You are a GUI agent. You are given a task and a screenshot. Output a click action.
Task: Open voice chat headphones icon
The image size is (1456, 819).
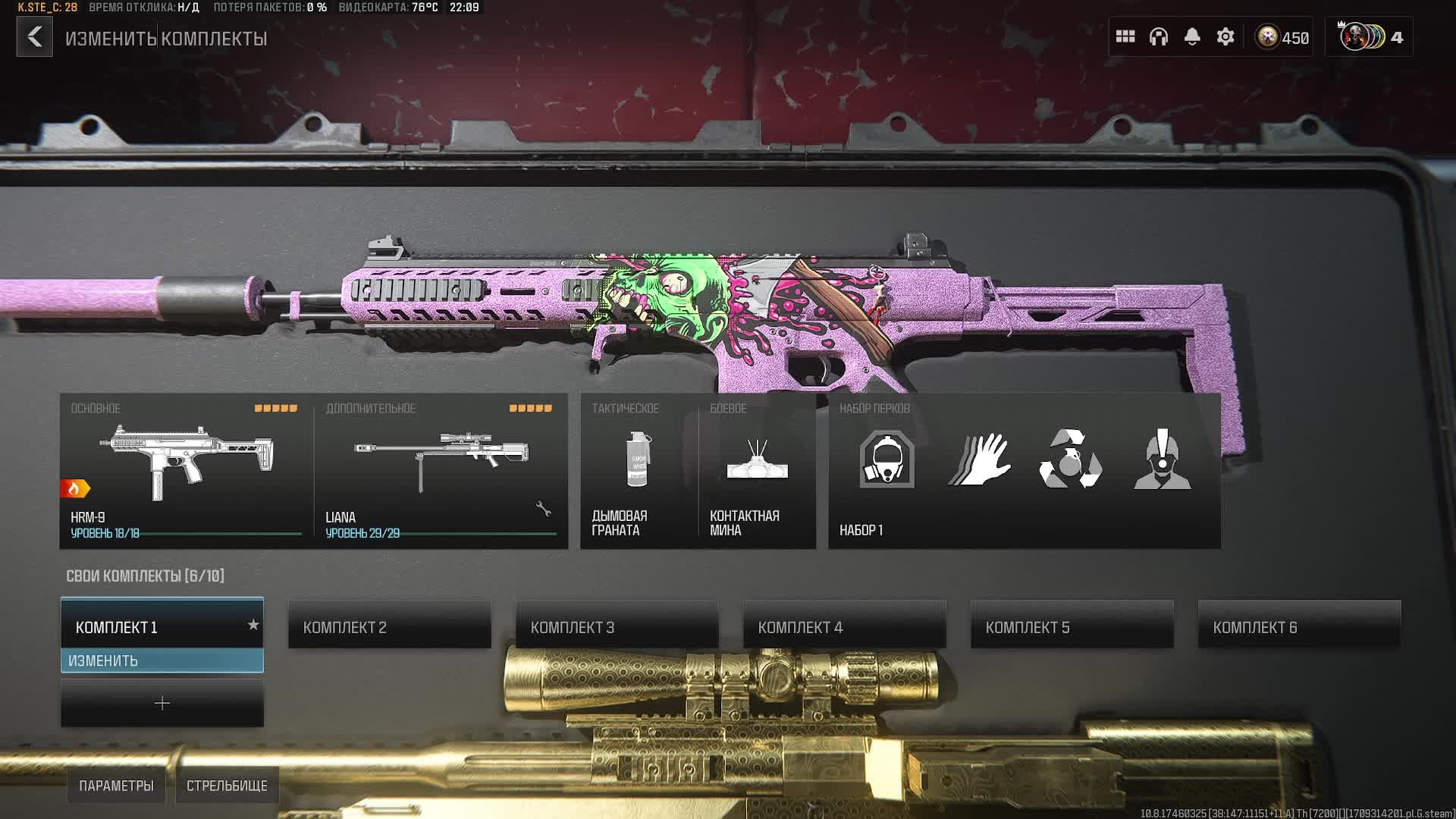(x=1159, y=37)
